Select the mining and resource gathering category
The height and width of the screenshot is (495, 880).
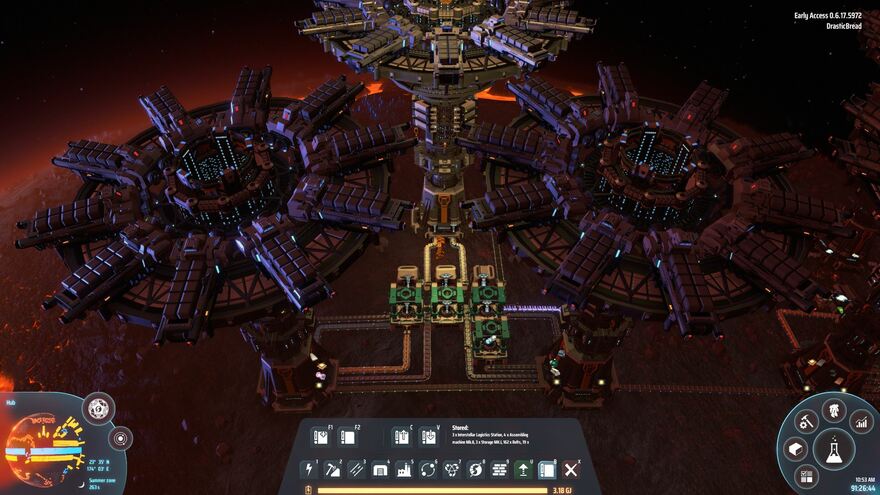coord(333,469)
